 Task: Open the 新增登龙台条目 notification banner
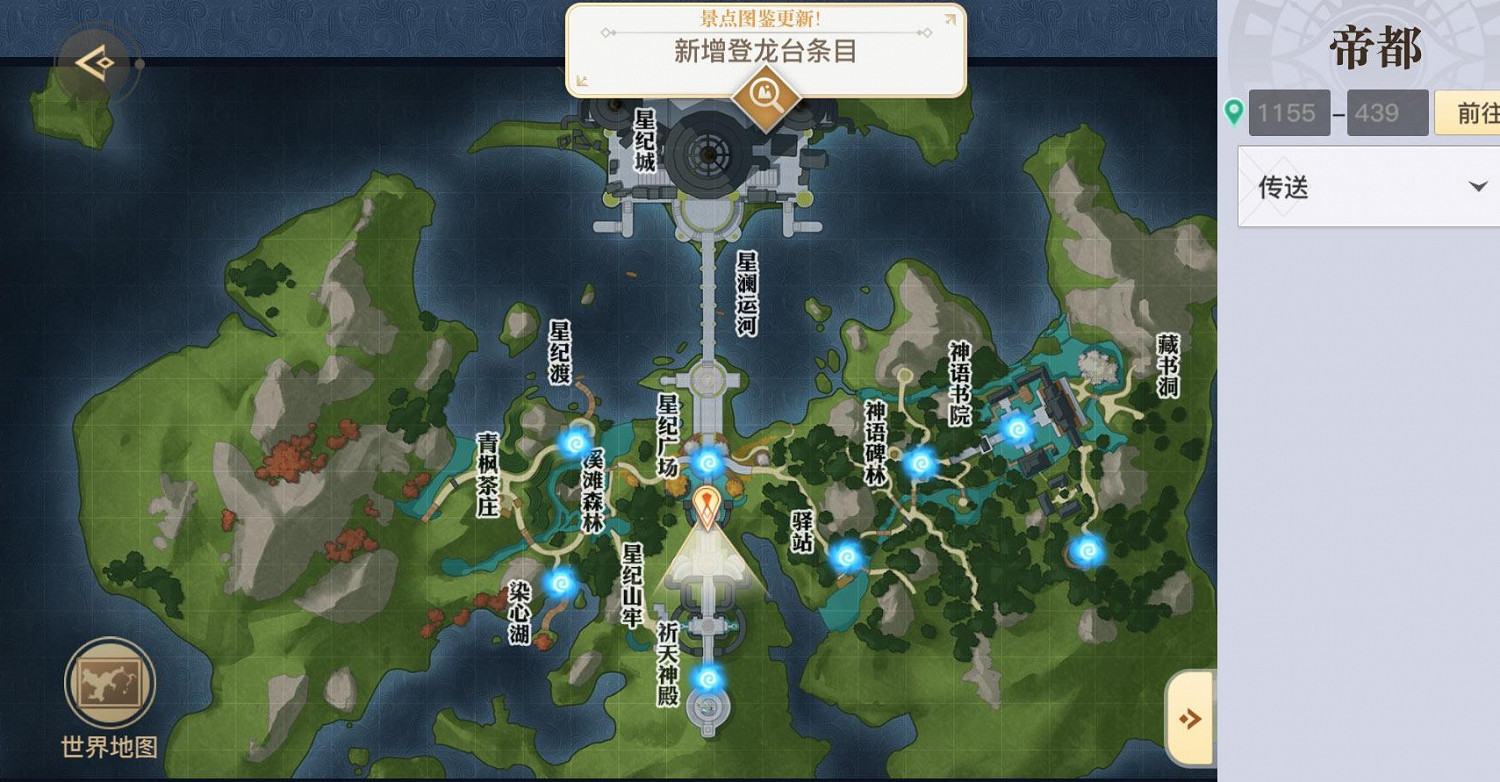click(764, 48)
